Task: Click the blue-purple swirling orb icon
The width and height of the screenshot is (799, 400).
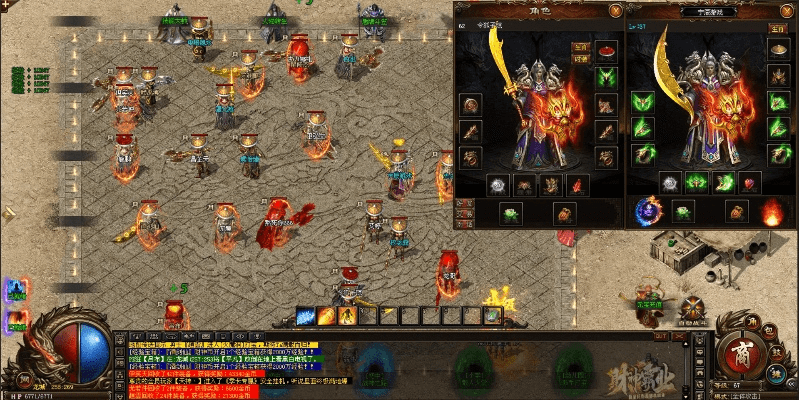Action: (646, 211)
